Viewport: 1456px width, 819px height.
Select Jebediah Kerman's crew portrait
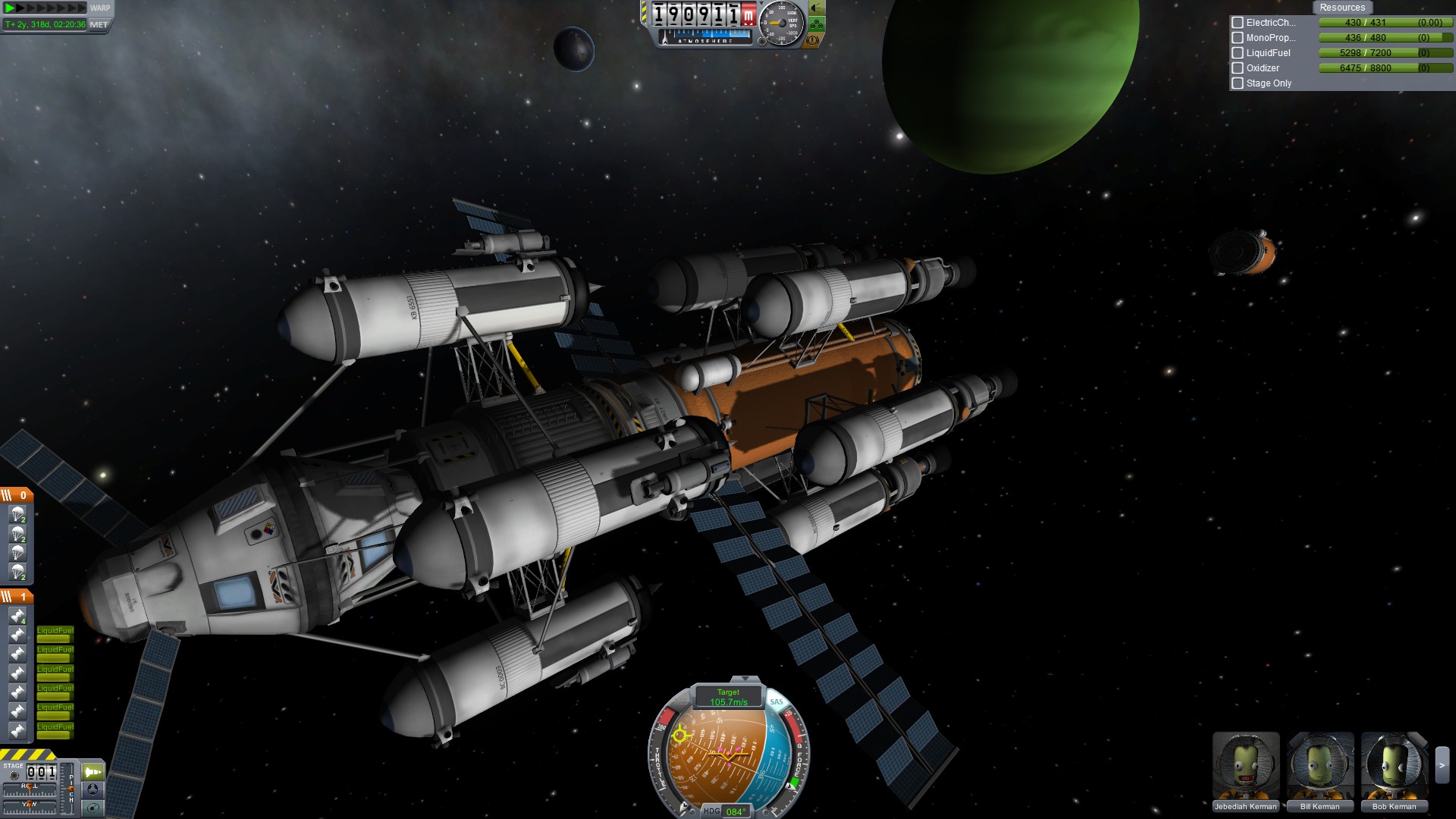pos(1245,766)
